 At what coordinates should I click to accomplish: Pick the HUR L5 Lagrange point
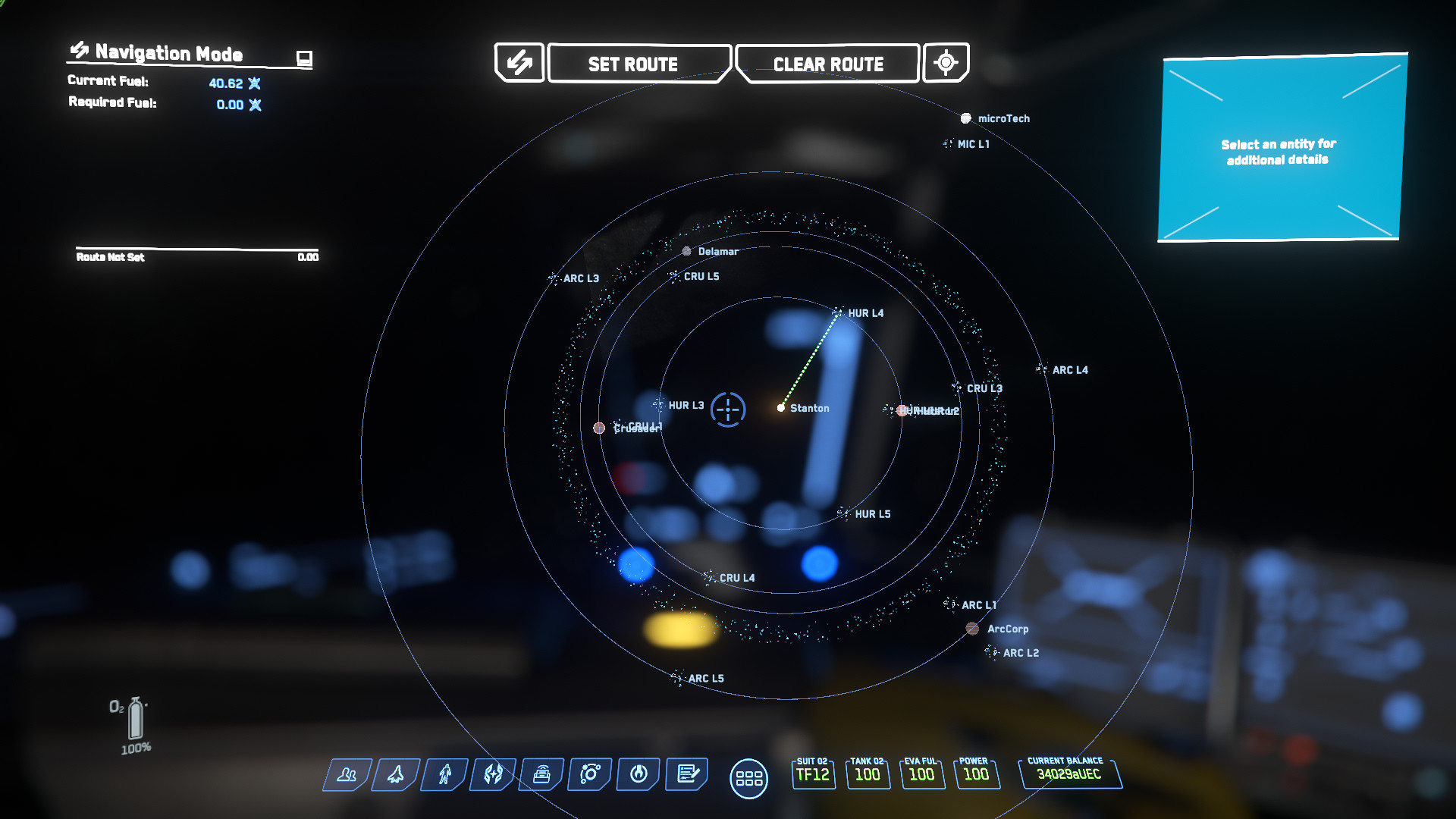coord(843,514)
